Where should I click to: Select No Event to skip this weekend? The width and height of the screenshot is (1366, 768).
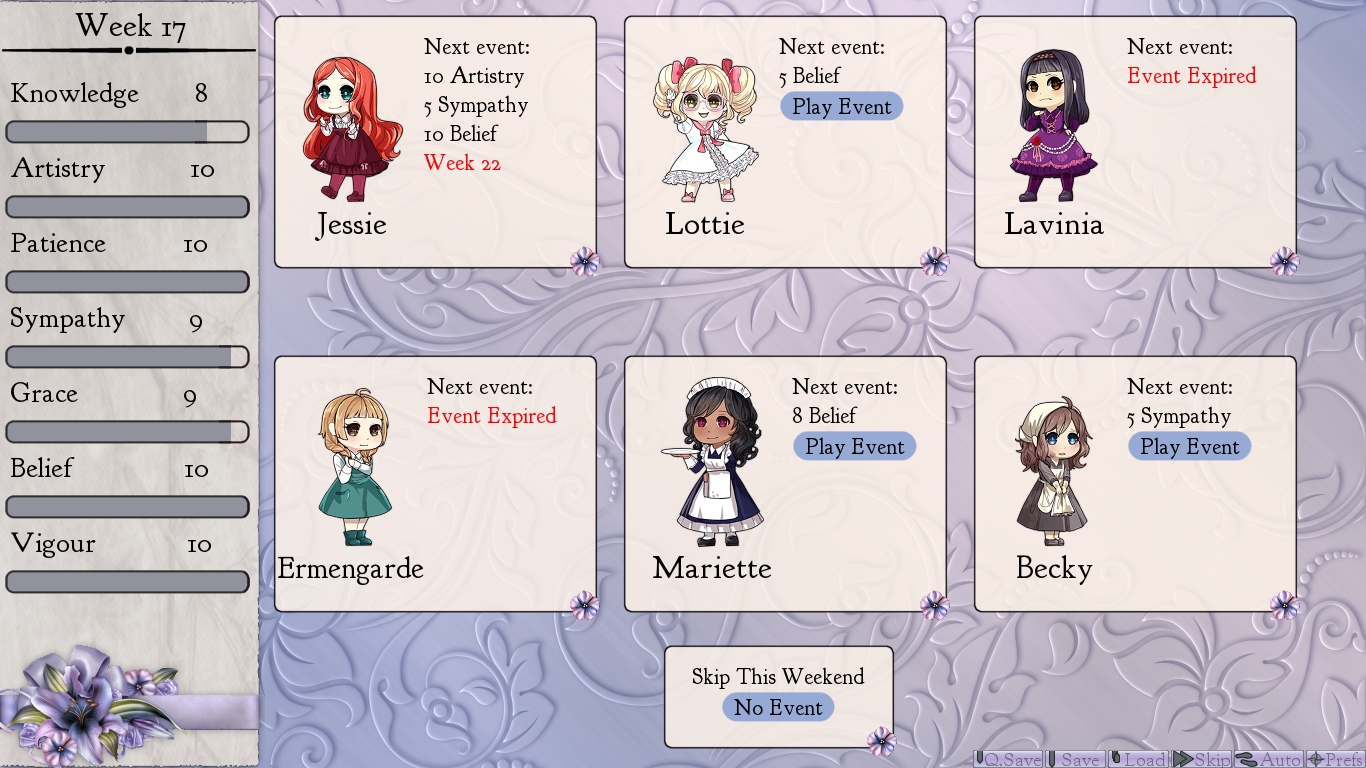778,707
